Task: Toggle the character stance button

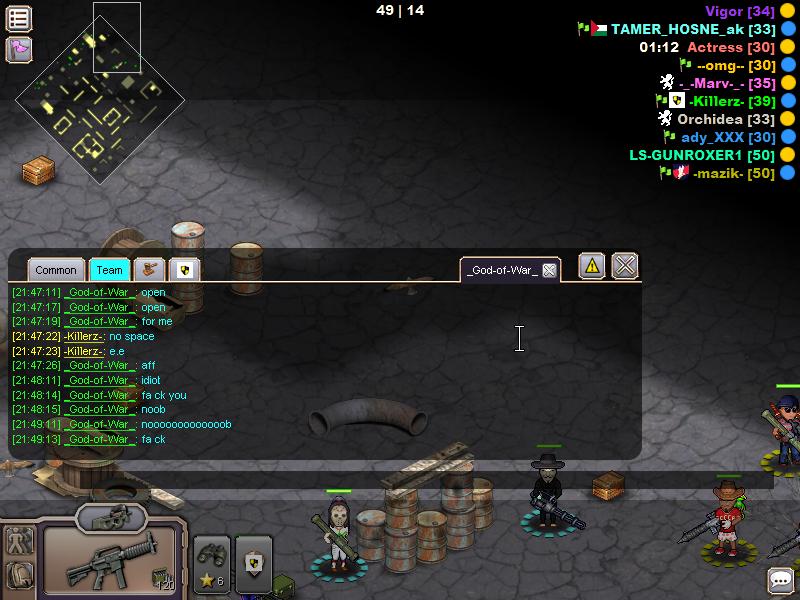Action: click(x=19, y=542)
